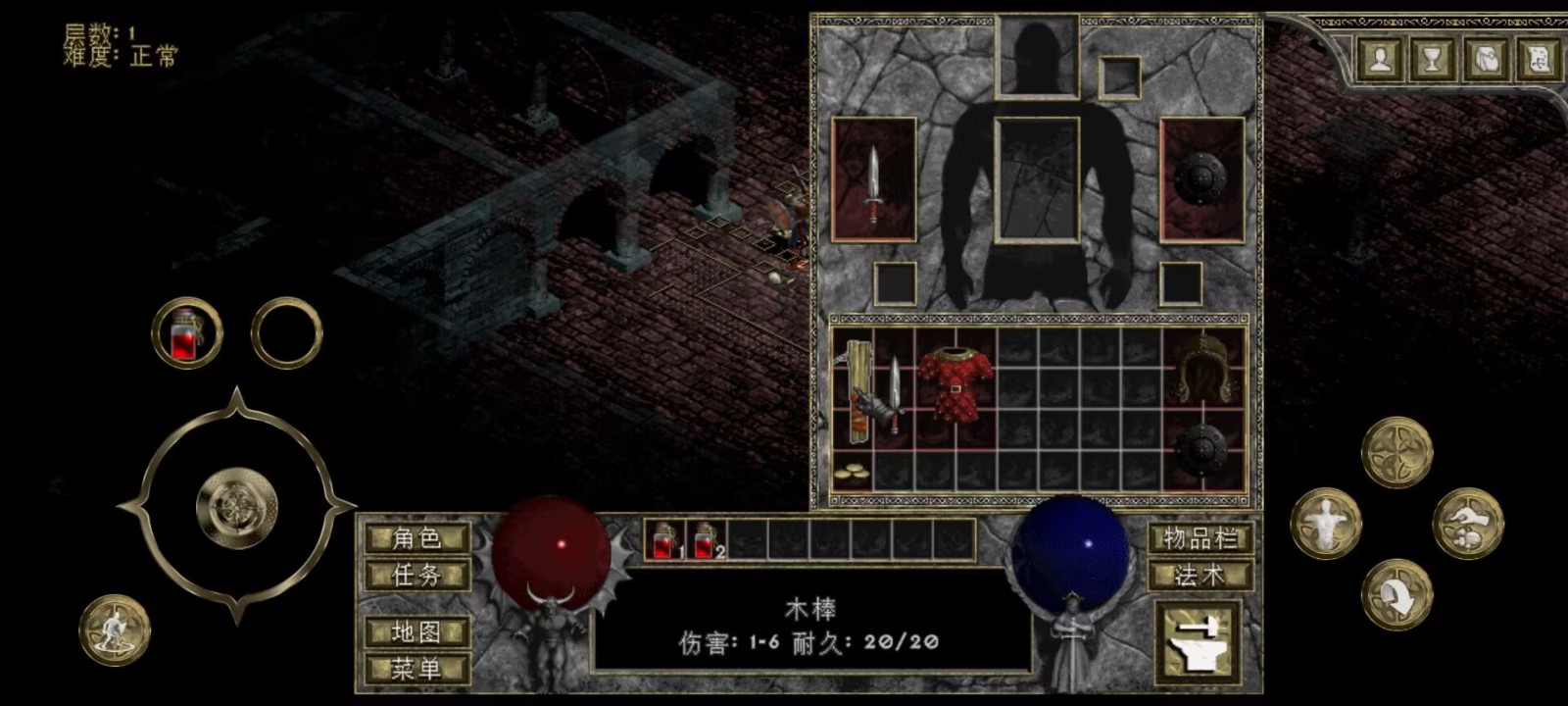Toggle the 物品栏 inventory panel

pos(1200,538)
